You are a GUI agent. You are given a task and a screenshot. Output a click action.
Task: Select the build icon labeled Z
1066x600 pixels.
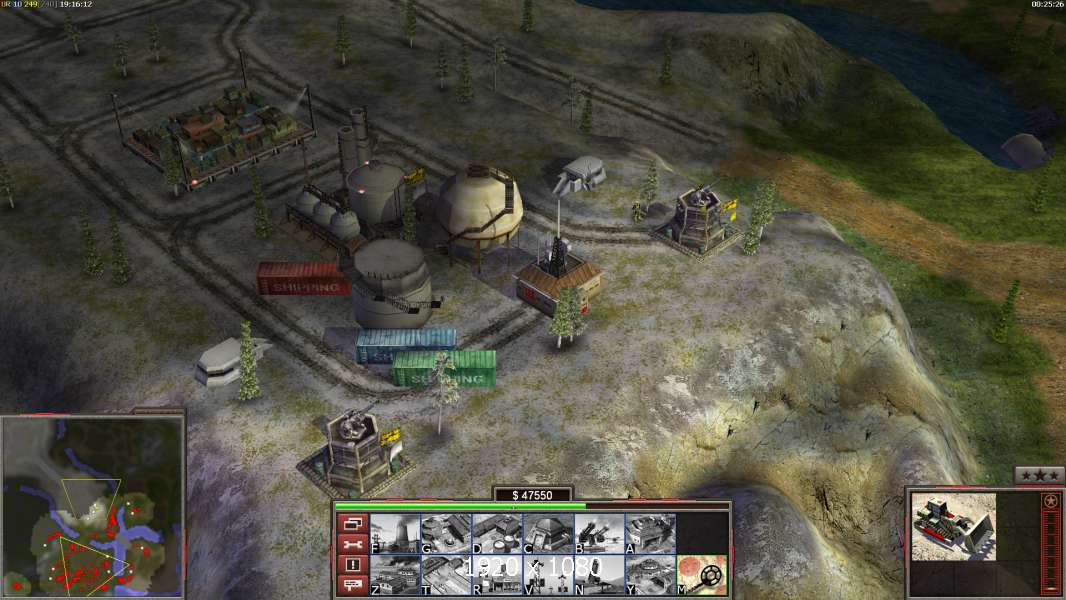(x=395, y=575)
